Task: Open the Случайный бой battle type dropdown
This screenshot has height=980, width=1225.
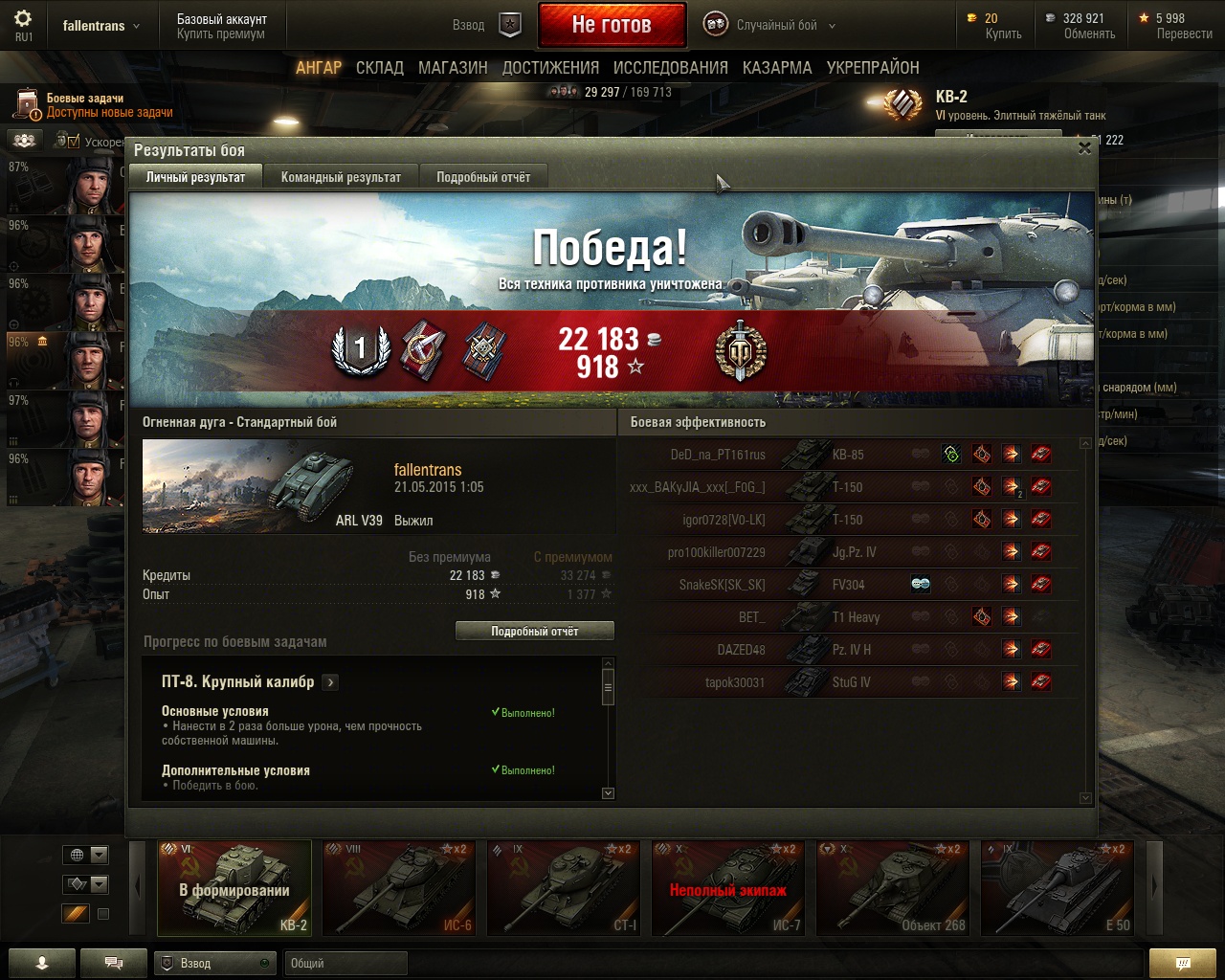Action: pos(770,26)
